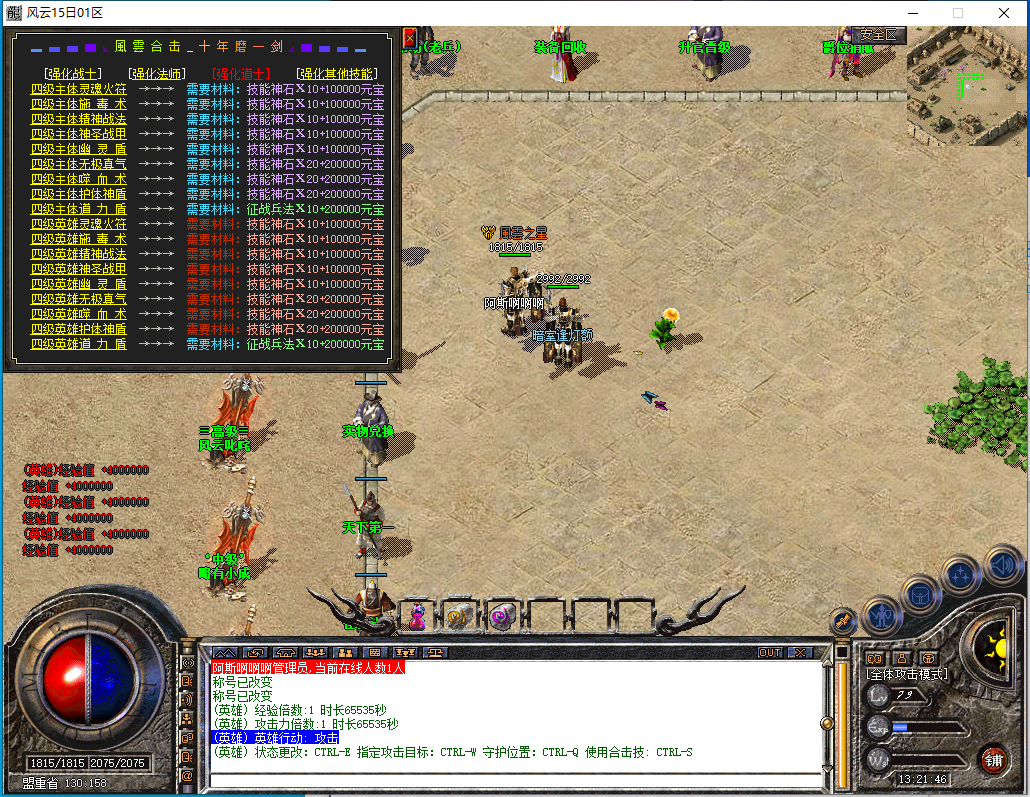Toggle the speaker sound orb button
The image size is (1030, 797).
click(x=1002, y=566)
